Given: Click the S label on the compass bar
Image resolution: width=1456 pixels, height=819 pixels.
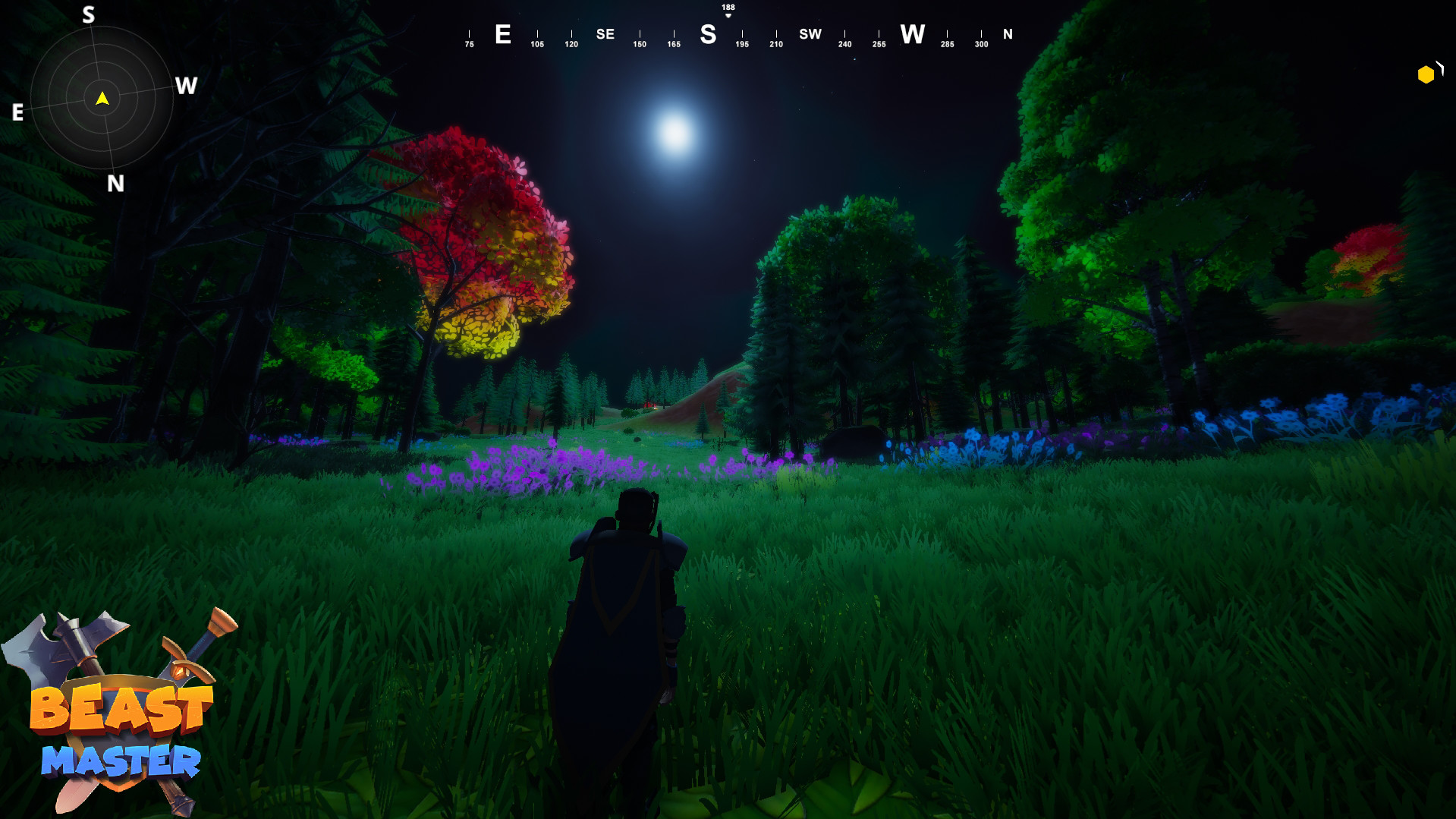Looking at the screenshot, I should pyautogui.click(x=708, y=33).
